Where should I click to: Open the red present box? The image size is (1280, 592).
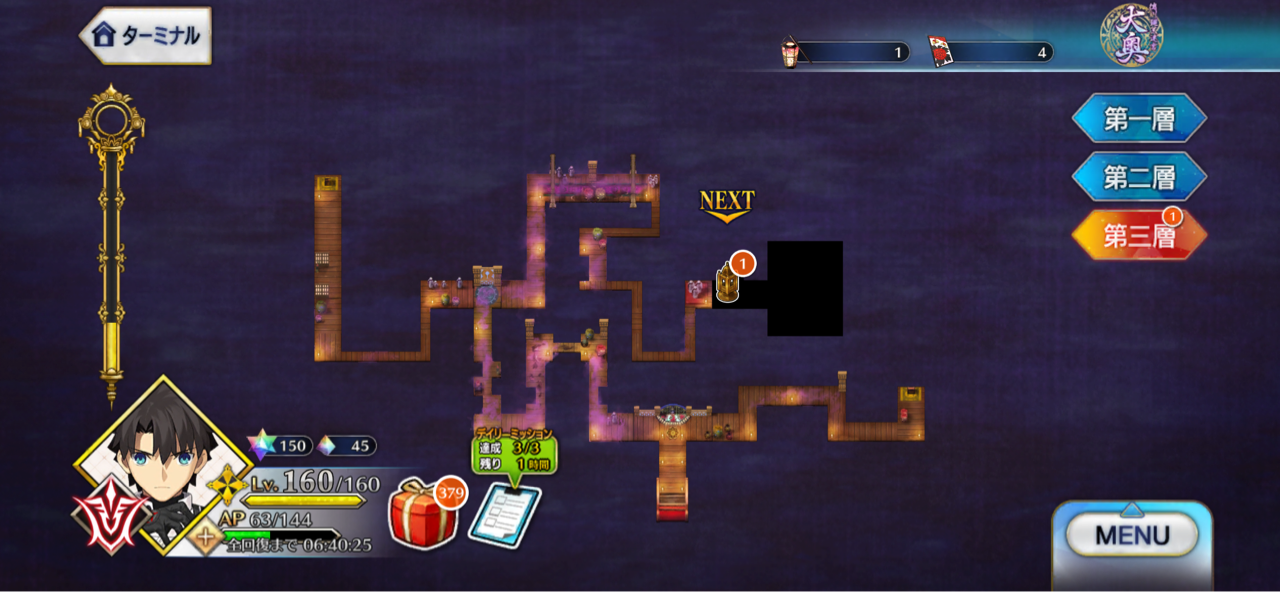coord(421,513)
